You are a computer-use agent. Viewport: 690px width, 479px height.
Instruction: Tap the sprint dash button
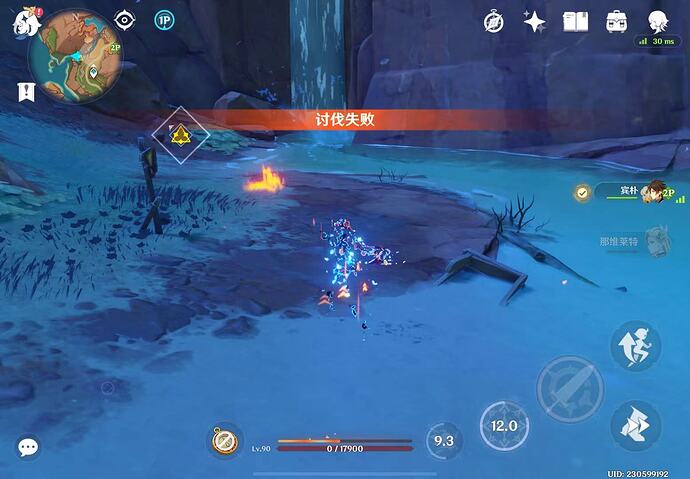pos(635,346)
